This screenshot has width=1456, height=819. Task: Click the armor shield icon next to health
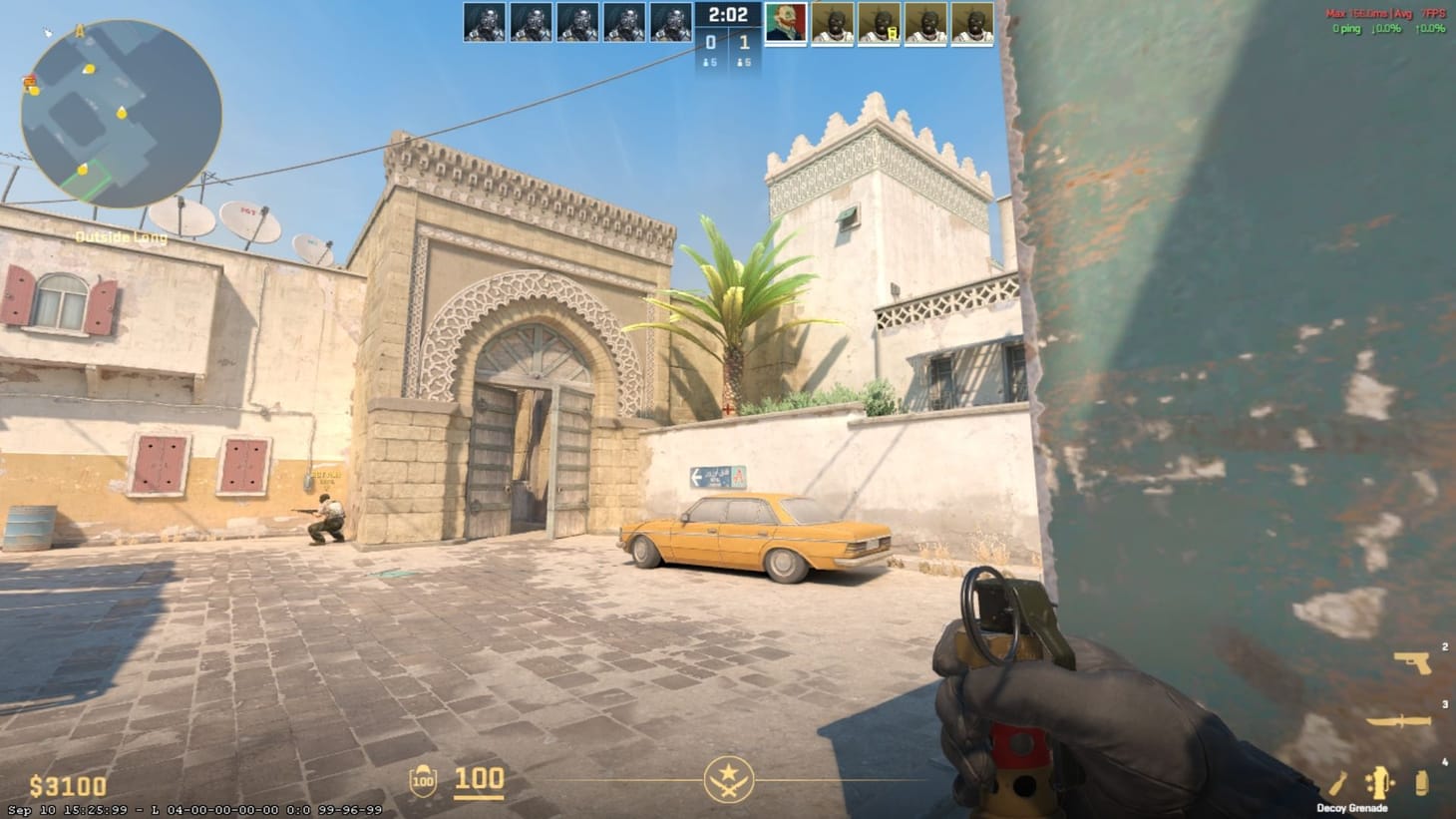click(424, 779)
